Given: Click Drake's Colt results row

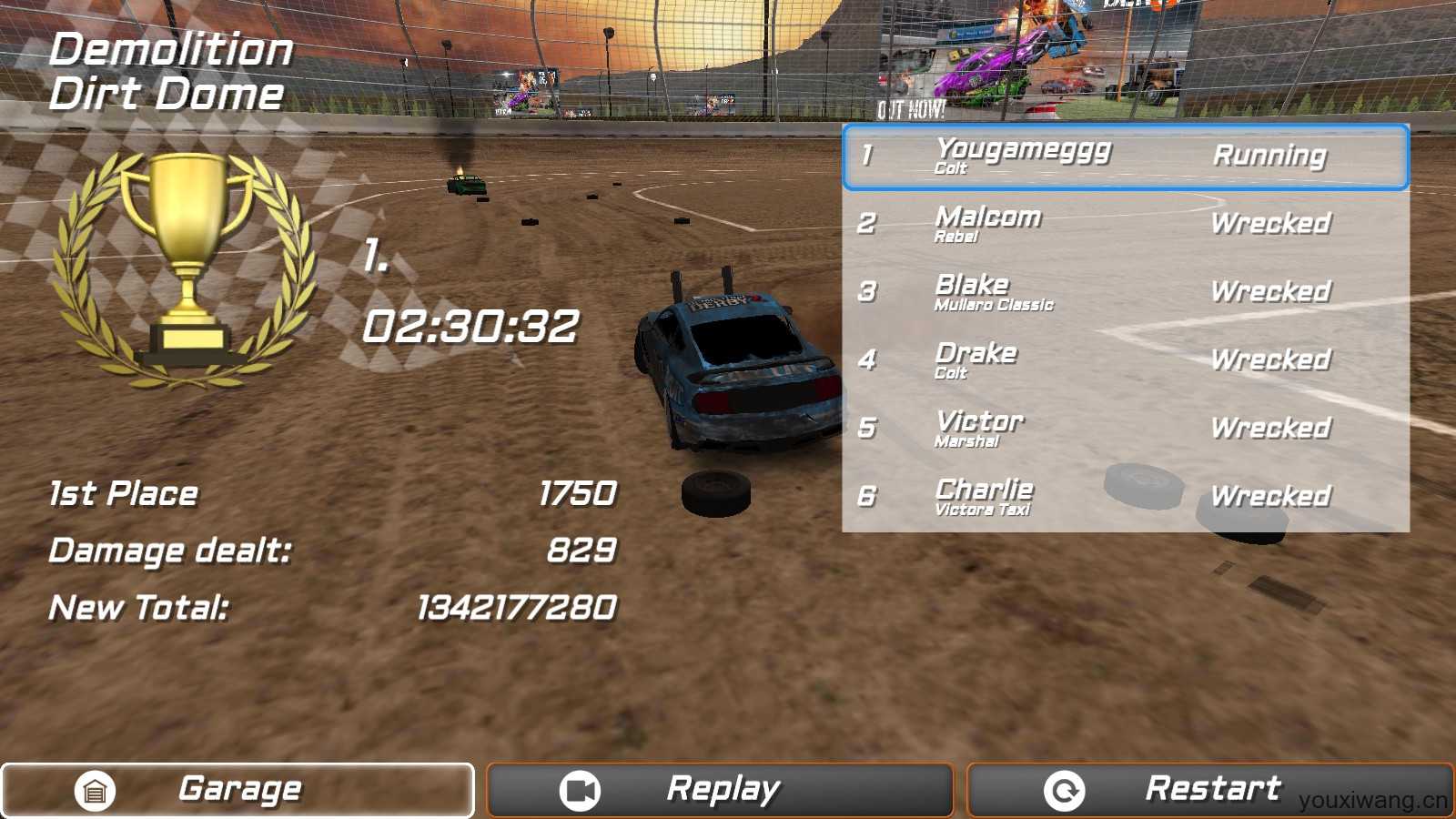Looking at the screenshot, I should (x=1126, y=361).
